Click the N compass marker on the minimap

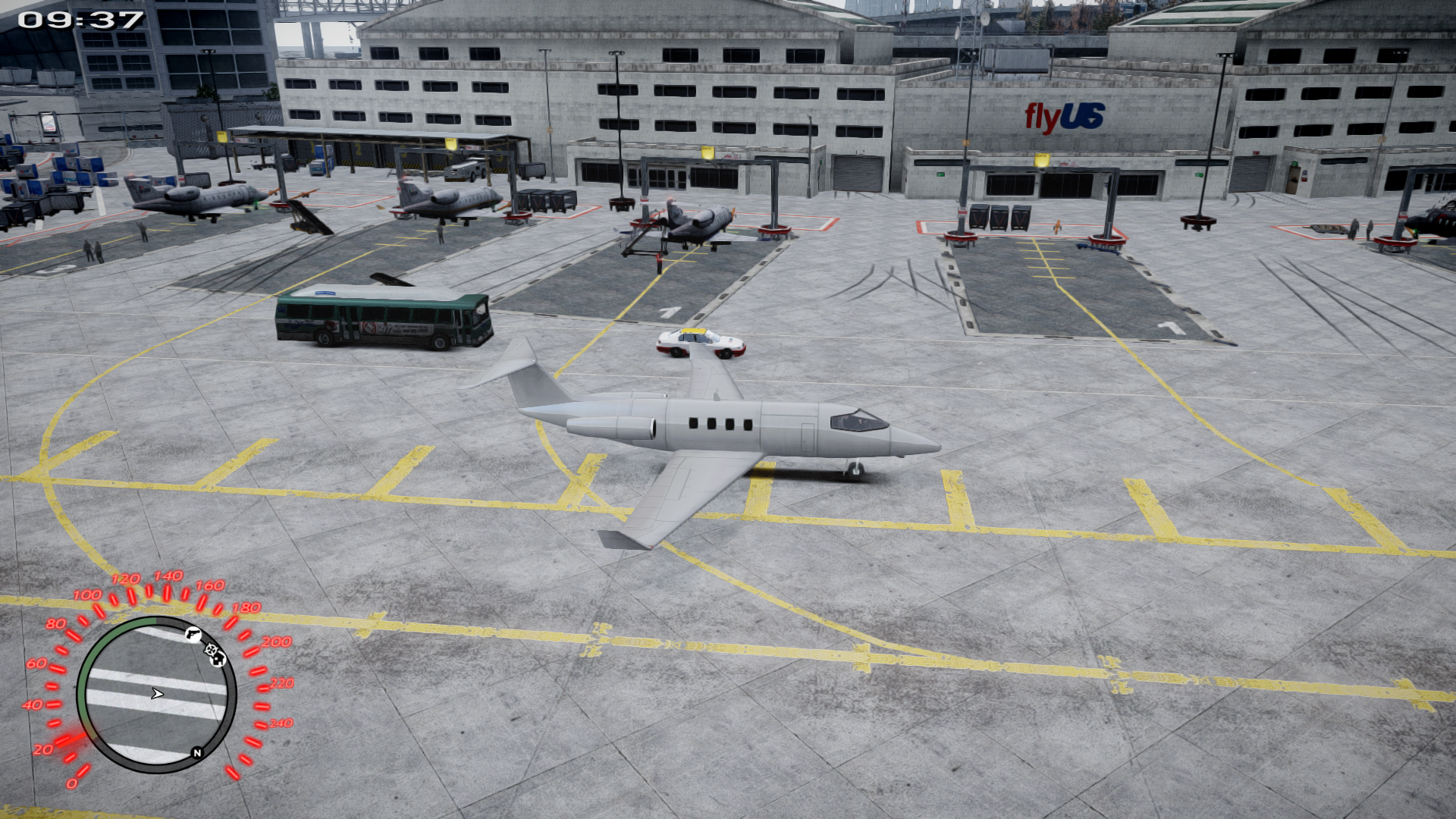click(x=197, y=752)
